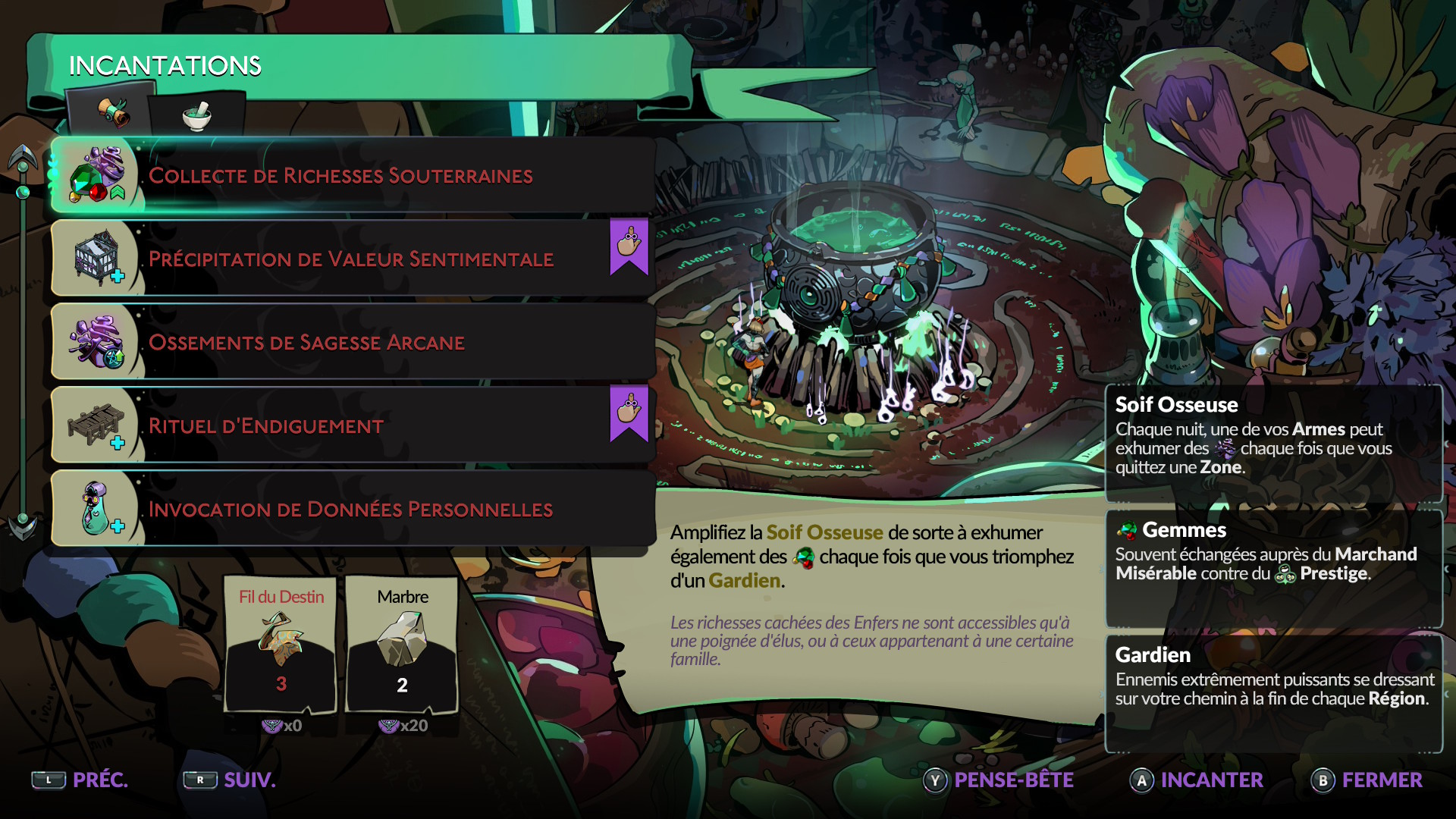Open Invocation de Données Personnelles entry
The width and height of the screenshot is (1456, 819).
coord(353,509)
